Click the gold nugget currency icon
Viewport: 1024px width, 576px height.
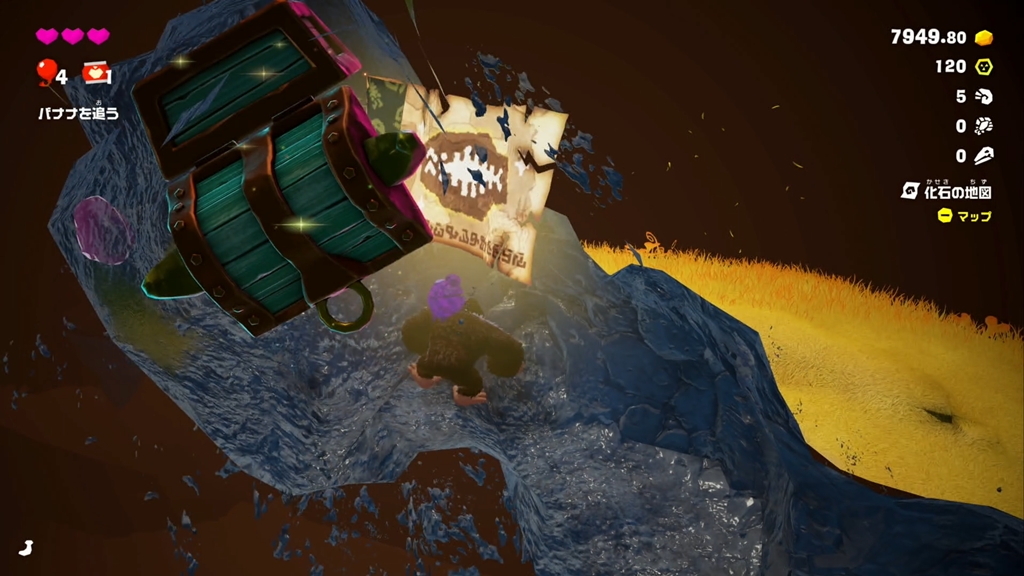click(x=984, y=37)
